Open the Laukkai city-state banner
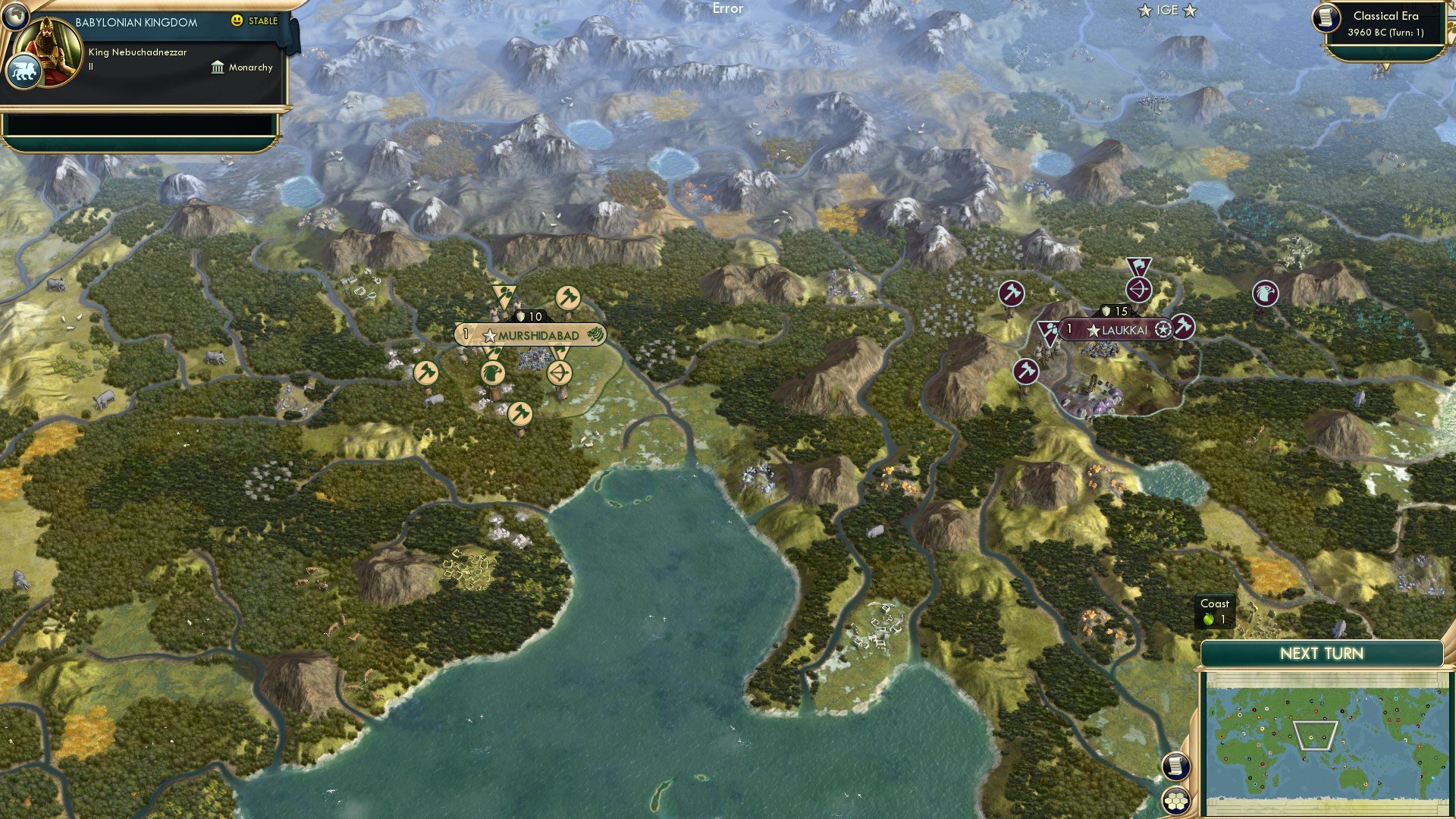Screen dimensions: 1456x819 (1125, 330)
